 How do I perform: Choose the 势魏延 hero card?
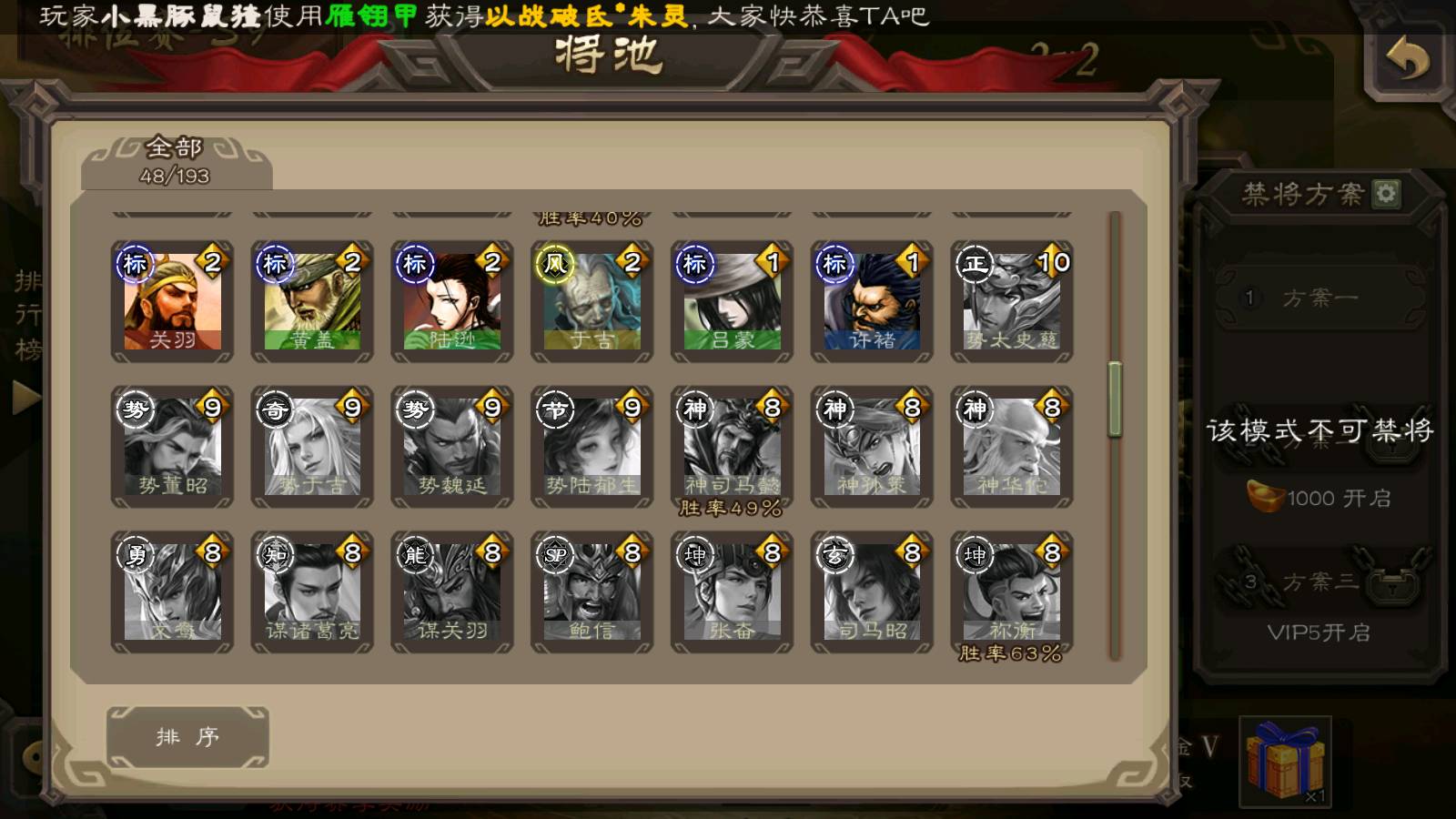point(452,447)
